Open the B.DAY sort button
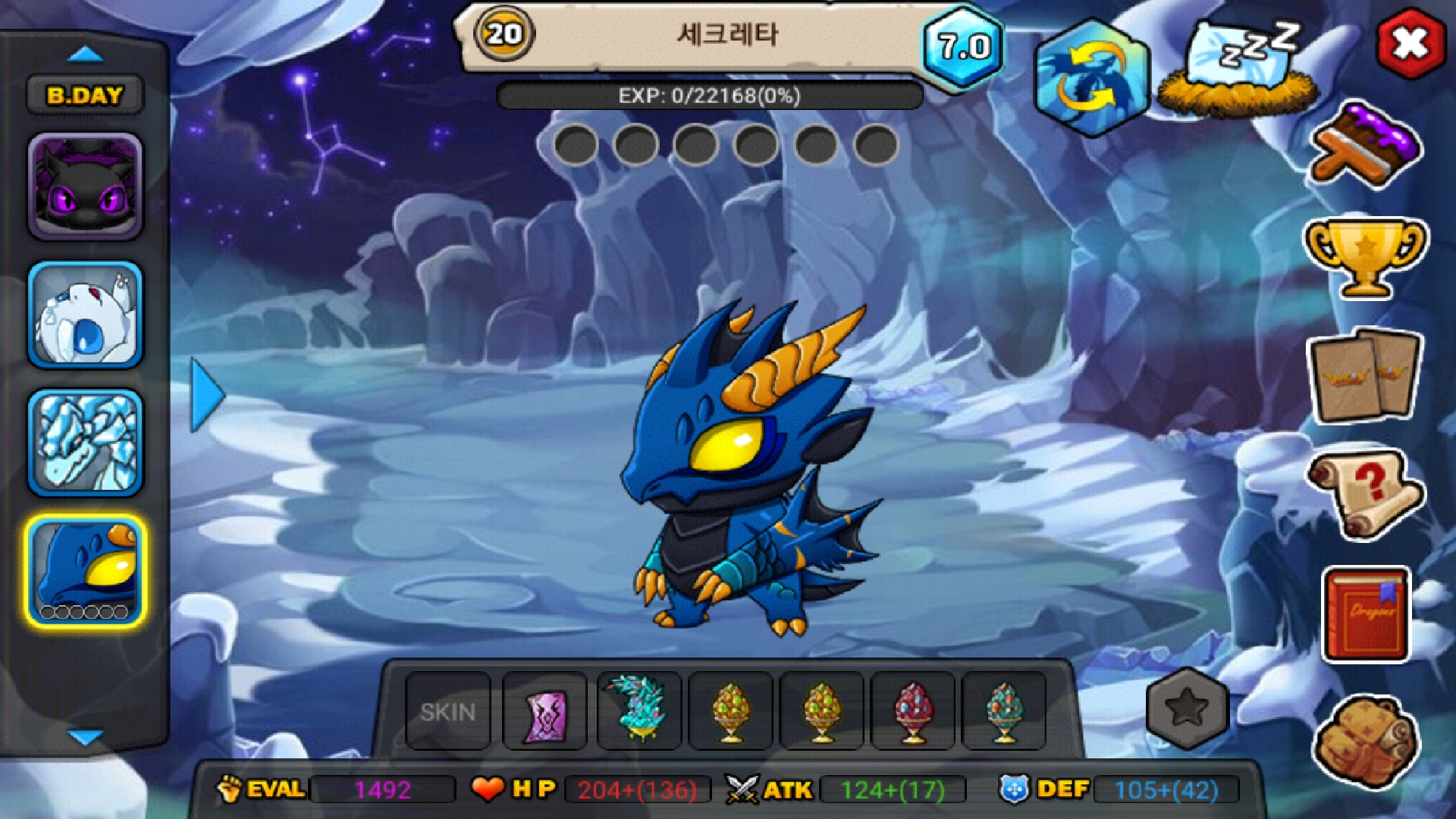This screenshot has width=1456, height=819. pos(85,96)
